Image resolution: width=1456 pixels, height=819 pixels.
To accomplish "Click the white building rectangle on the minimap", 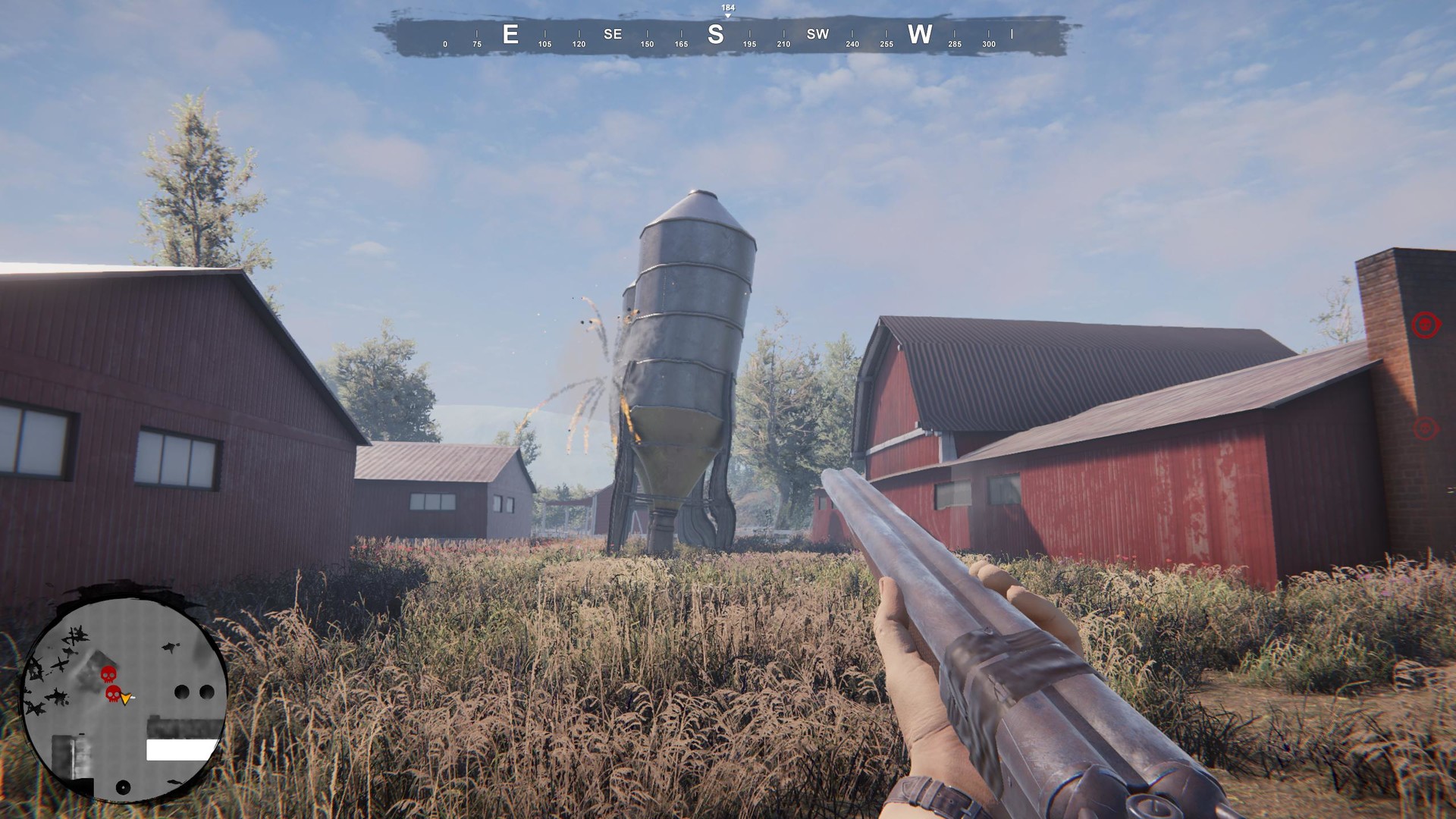I will point(180,750).
